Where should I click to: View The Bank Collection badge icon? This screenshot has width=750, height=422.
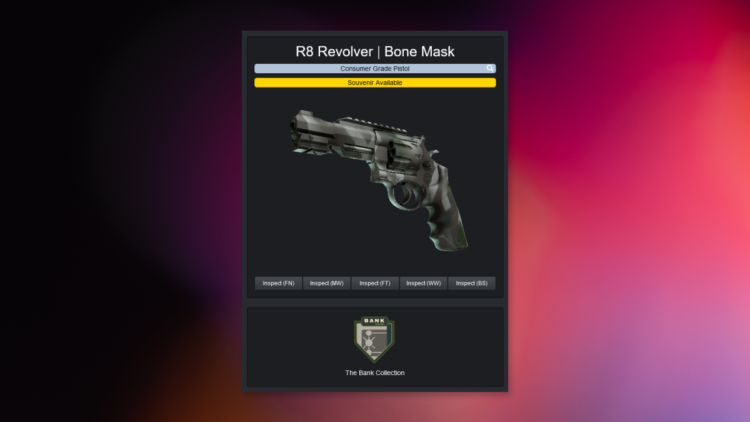coord(375,339)
